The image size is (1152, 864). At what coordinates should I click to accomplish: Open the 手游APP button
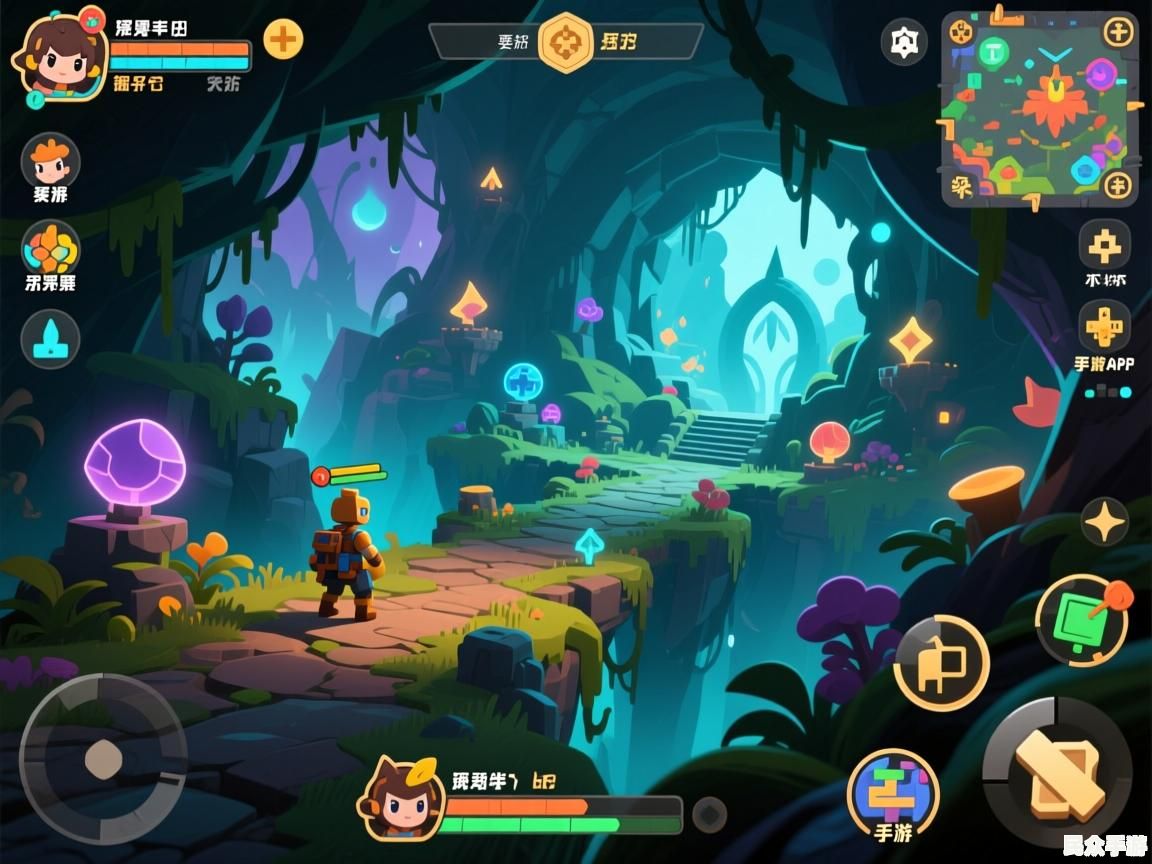point(1105,328)
